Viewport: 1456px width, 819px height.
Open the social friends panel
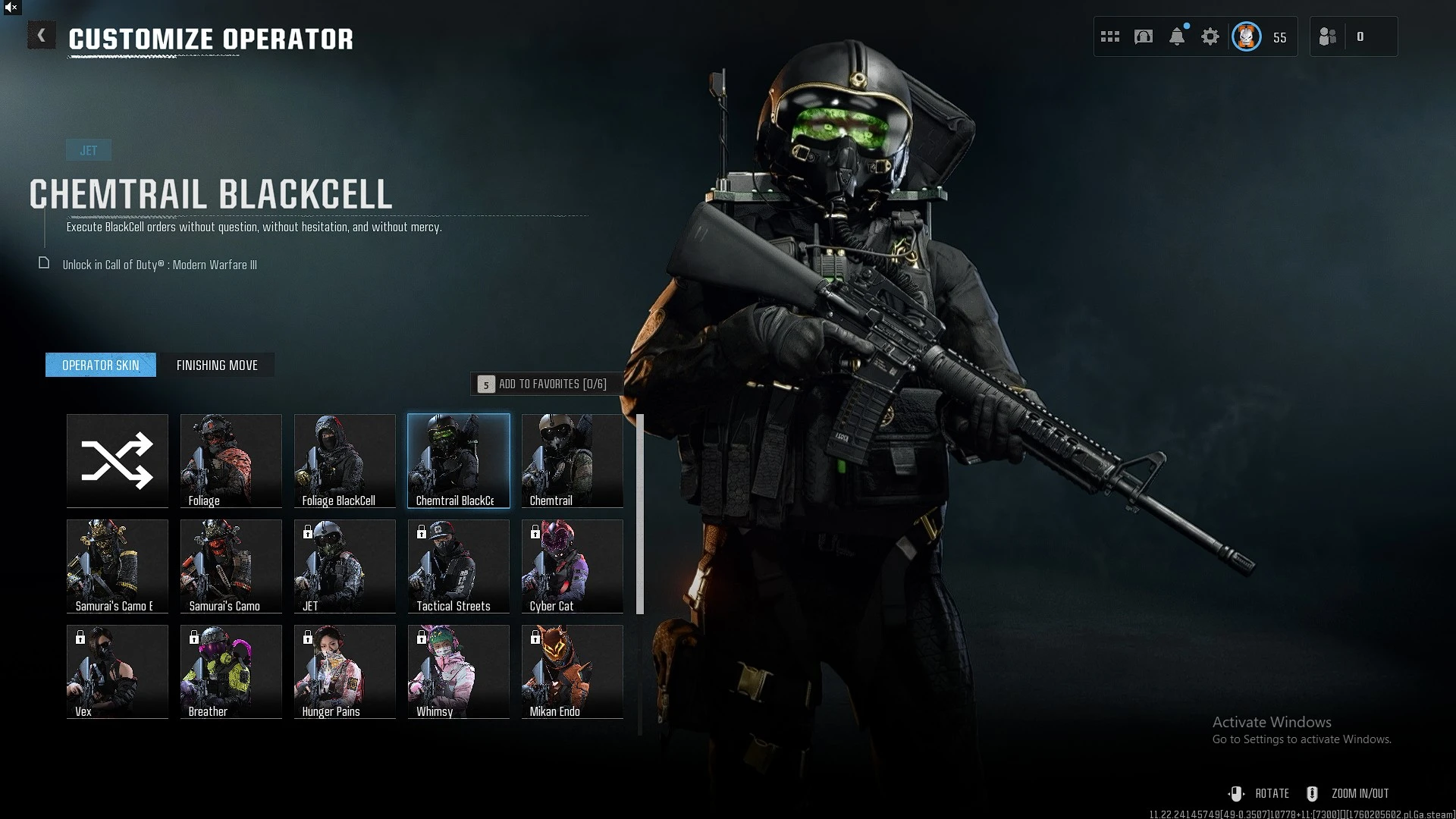coord(1329,36)
